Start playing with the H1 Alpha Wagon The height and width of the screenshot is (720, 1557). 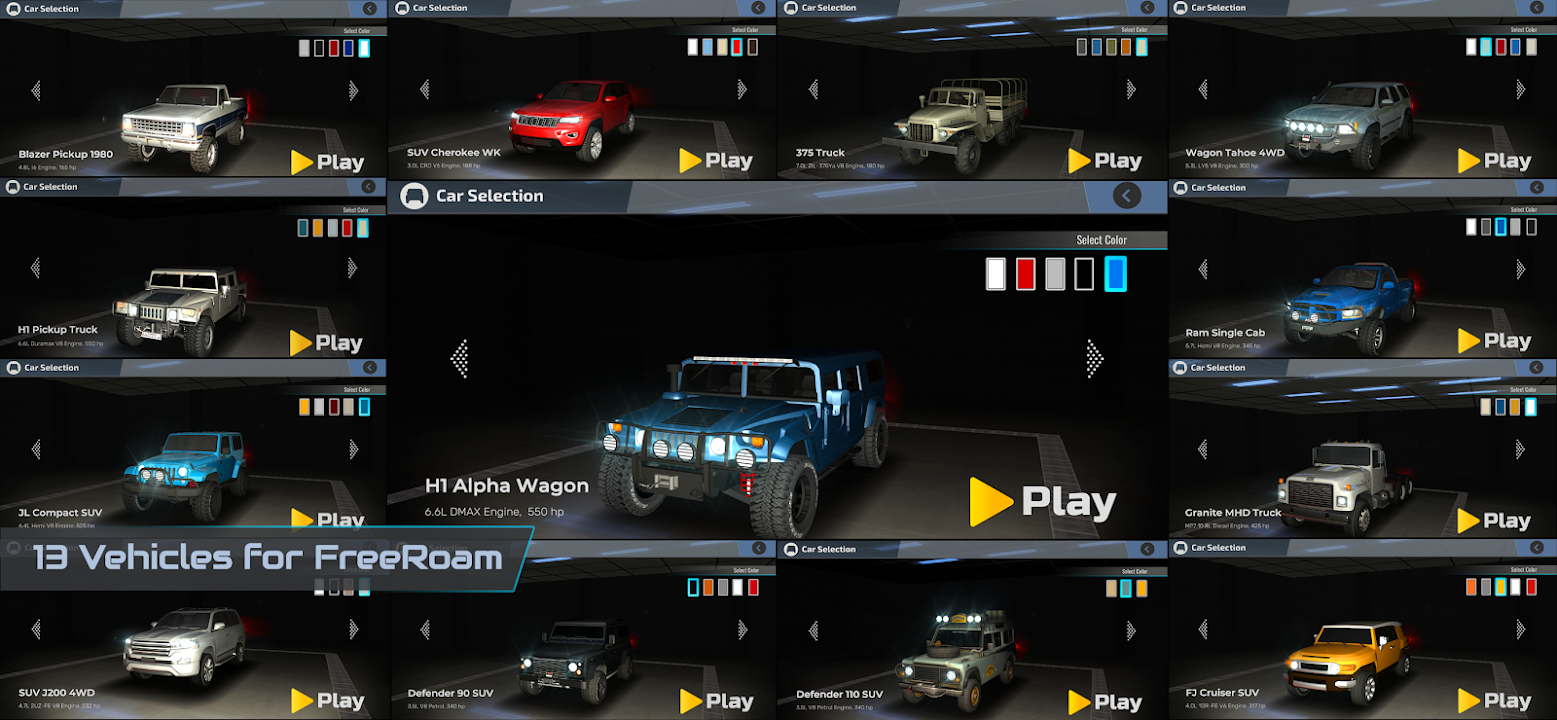pos(1043,502)
